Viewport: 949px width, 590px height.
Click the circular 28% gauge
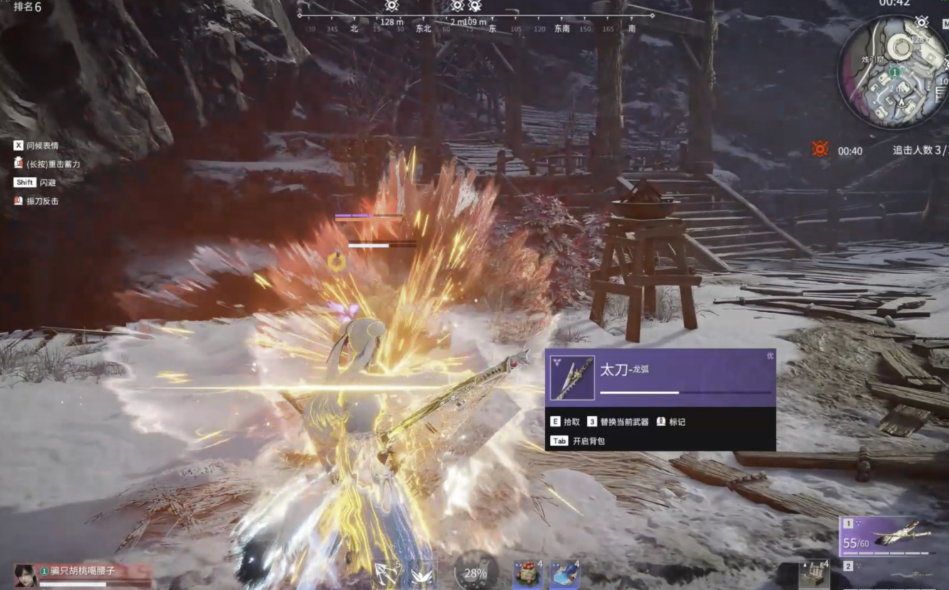point(476,573)
